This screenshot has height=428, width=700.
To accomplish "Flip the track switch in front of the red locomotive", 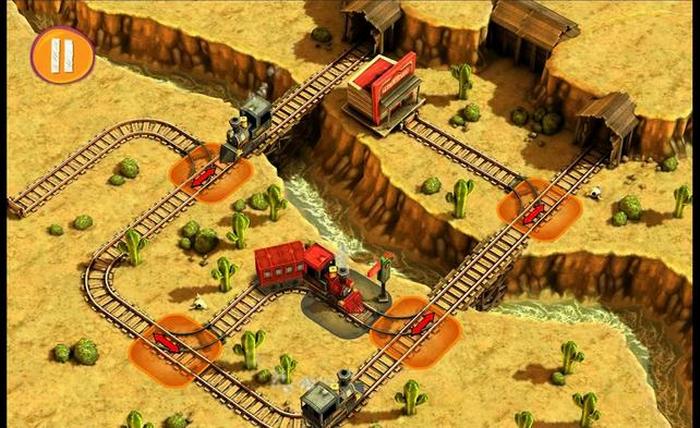I will pos(422,323).
